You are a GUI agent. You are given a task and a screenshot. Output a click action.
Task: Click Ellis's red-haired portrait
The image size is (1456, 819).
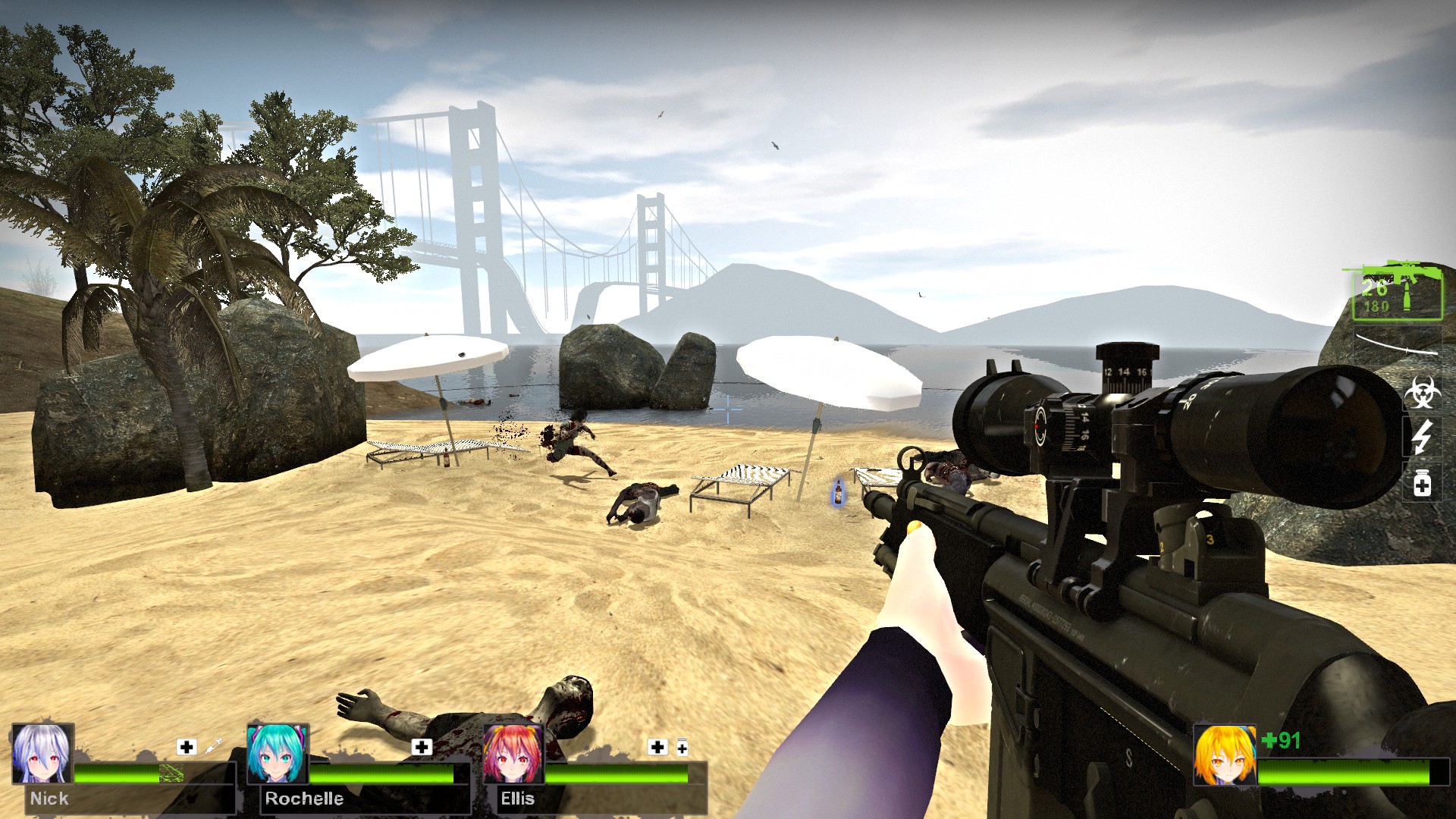(x=513, y=753)
